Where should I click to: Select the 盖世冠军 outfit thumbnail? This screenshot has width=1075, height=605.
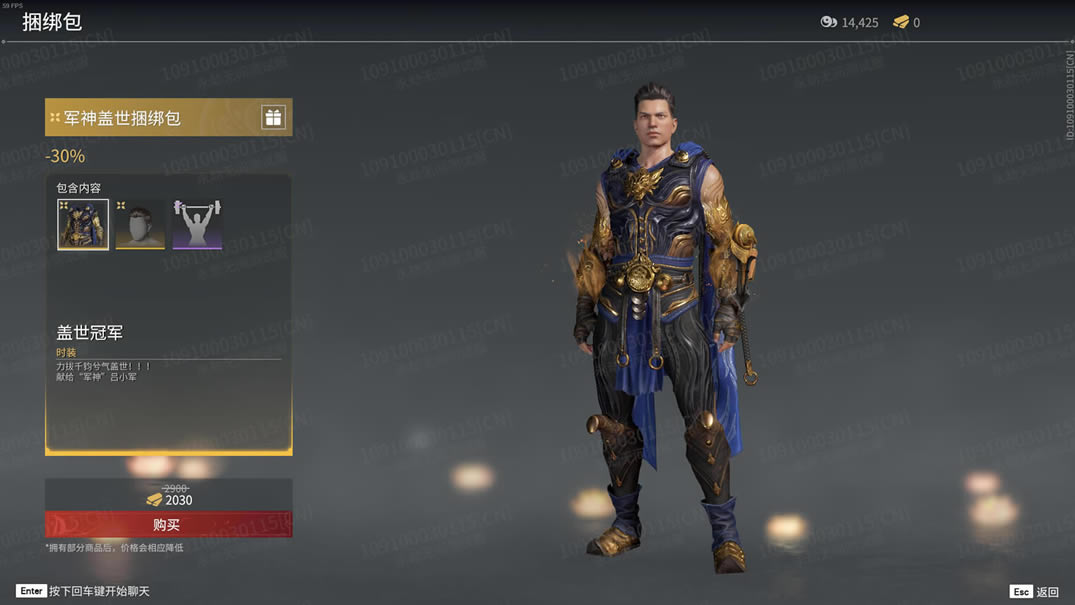click(83, 224)
